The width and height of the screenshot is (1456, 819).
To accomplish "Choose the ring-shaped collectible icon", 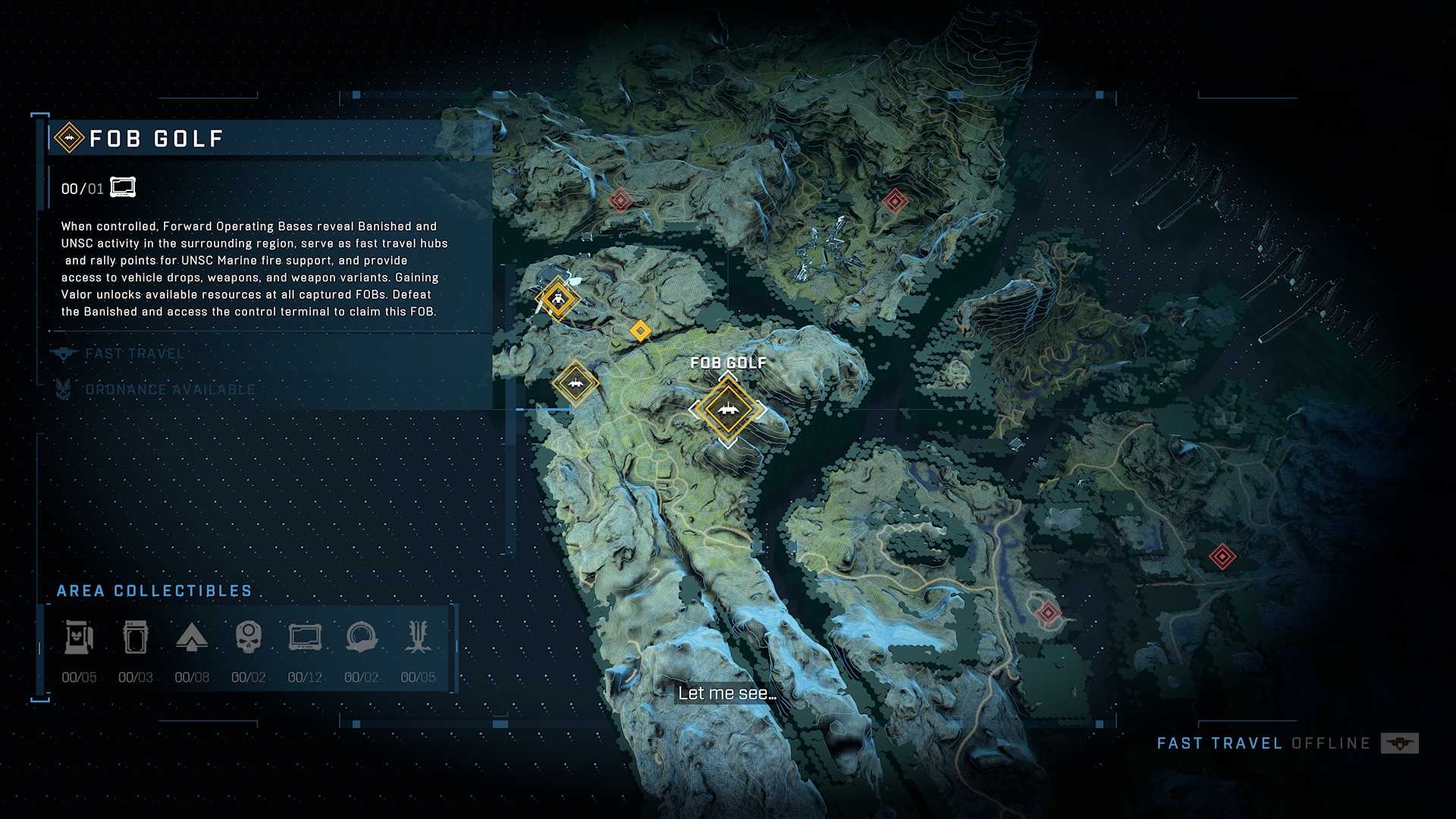I will pos(362,638).
